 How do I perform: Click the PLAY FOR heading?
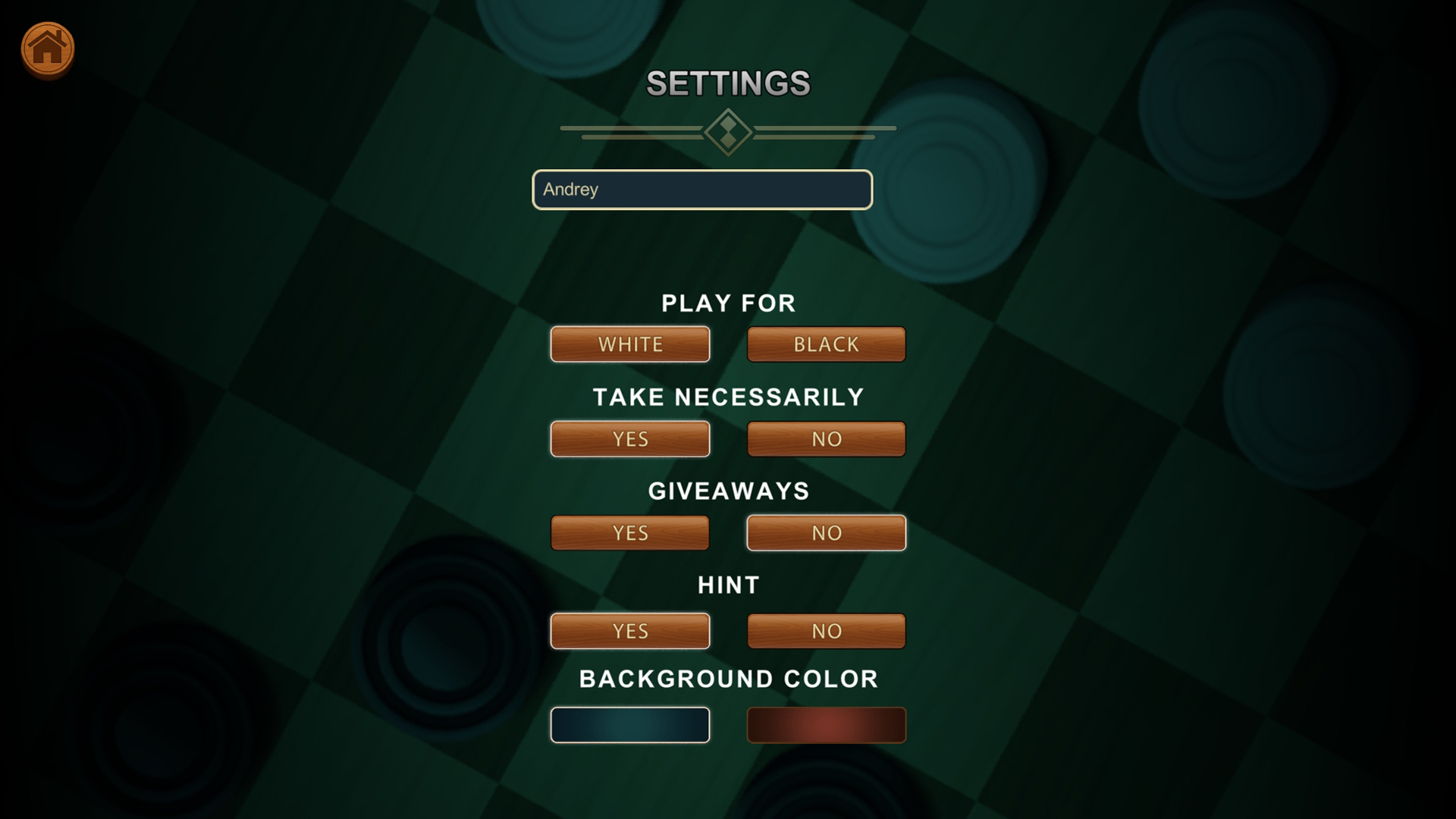tap(728, 303)
